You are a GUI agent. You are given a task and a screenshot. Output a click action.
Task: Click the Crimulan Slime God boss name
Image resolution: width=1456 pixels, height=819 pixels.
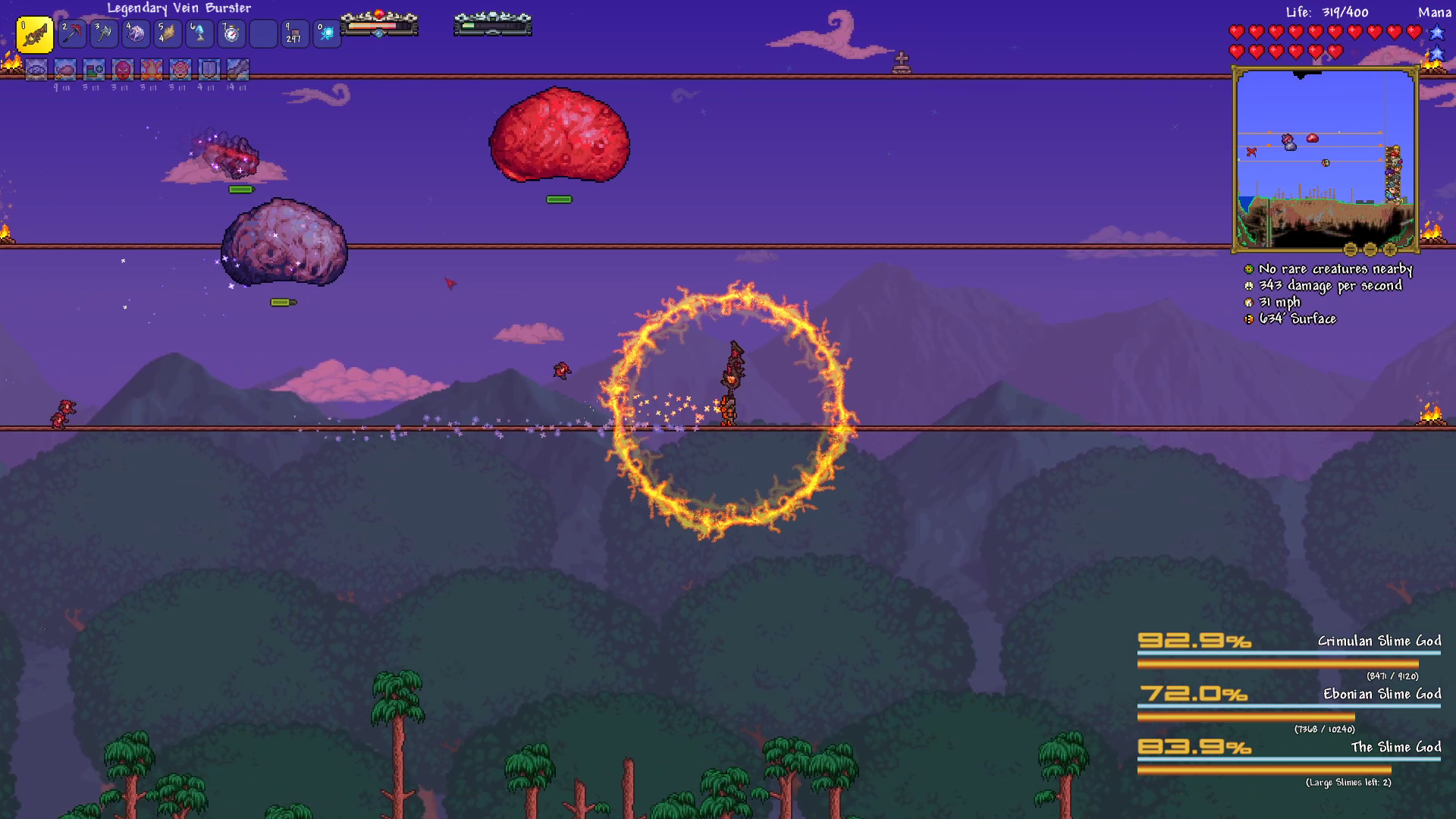pos(1382,641)
